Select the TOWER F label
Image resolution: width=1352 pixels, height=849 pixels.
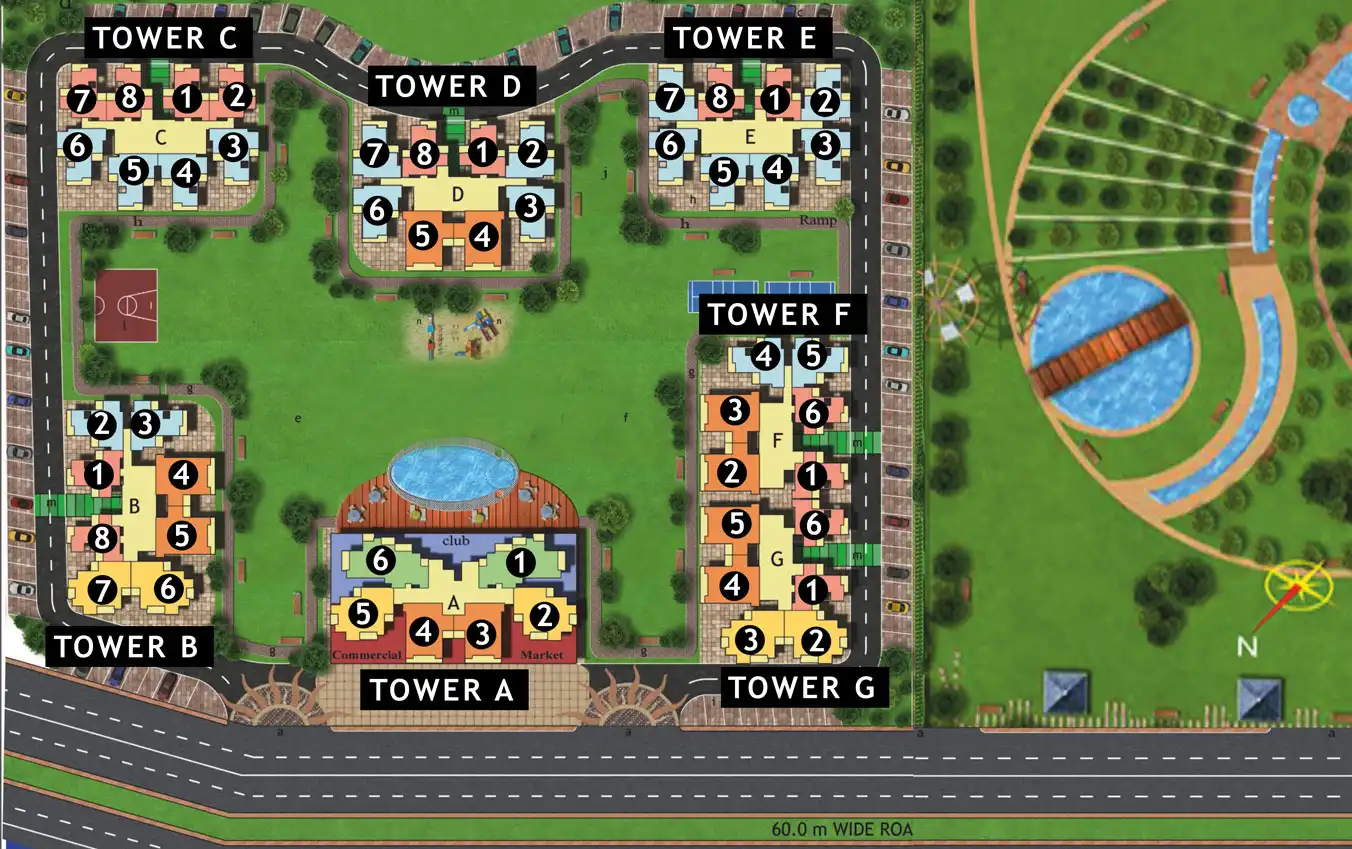[778, 314]
